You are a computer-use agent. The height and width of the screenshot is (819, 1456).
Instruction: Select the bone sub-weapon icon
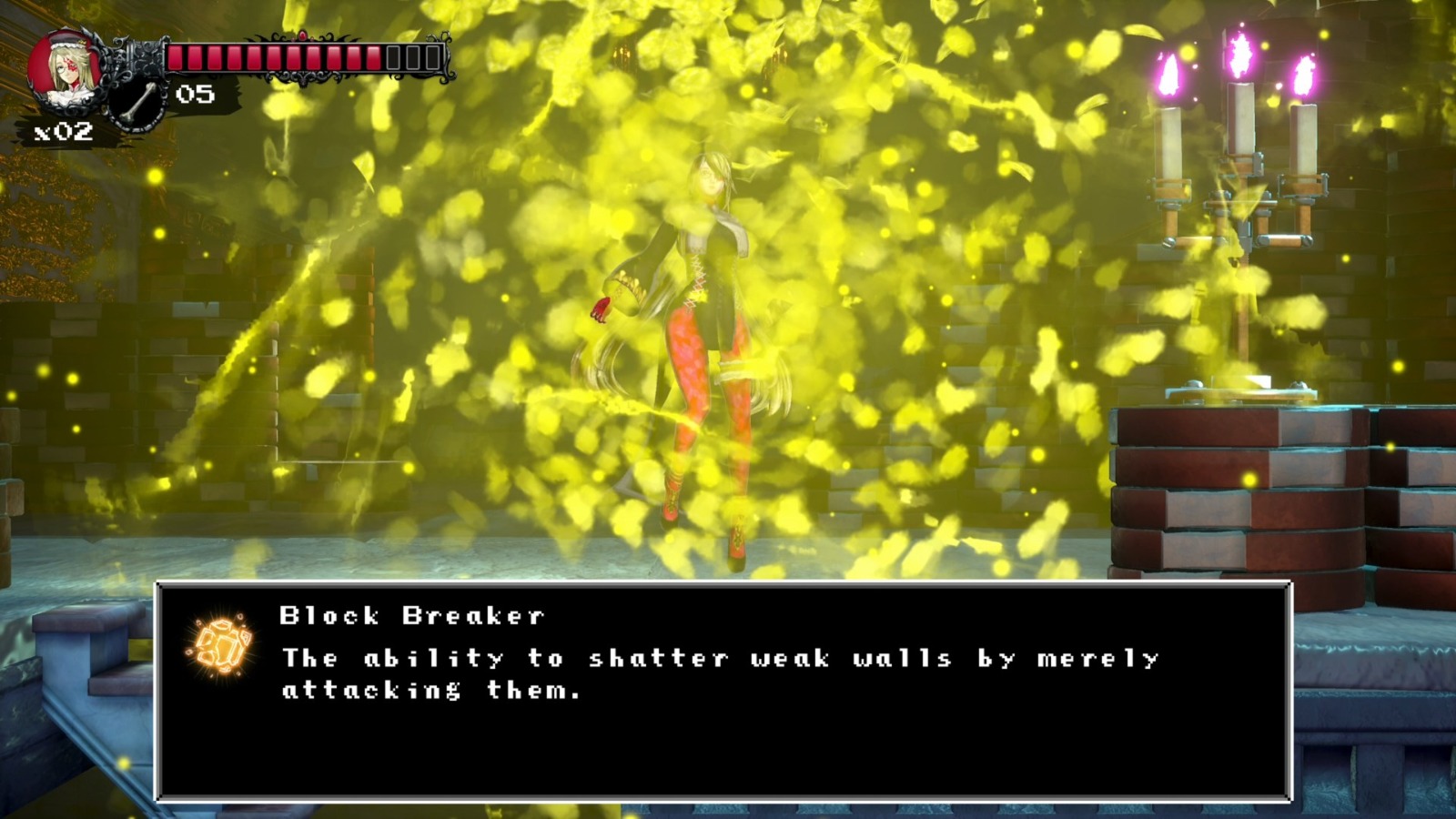tap(136, 103)
